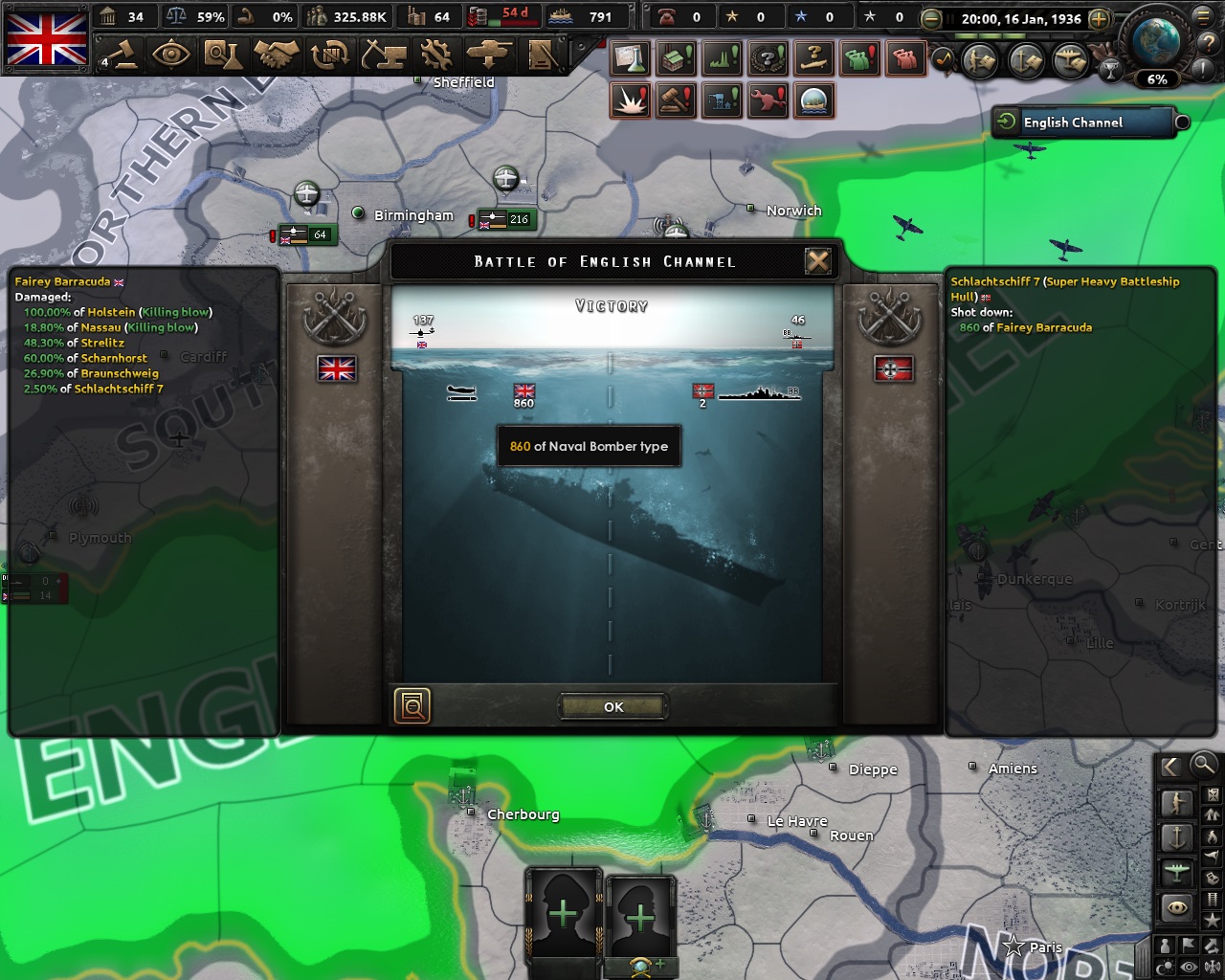Viewport: 1225px width, 980px height.
Task: Open the Decisions gavel alert icon
Action: [x=674, y=100]
